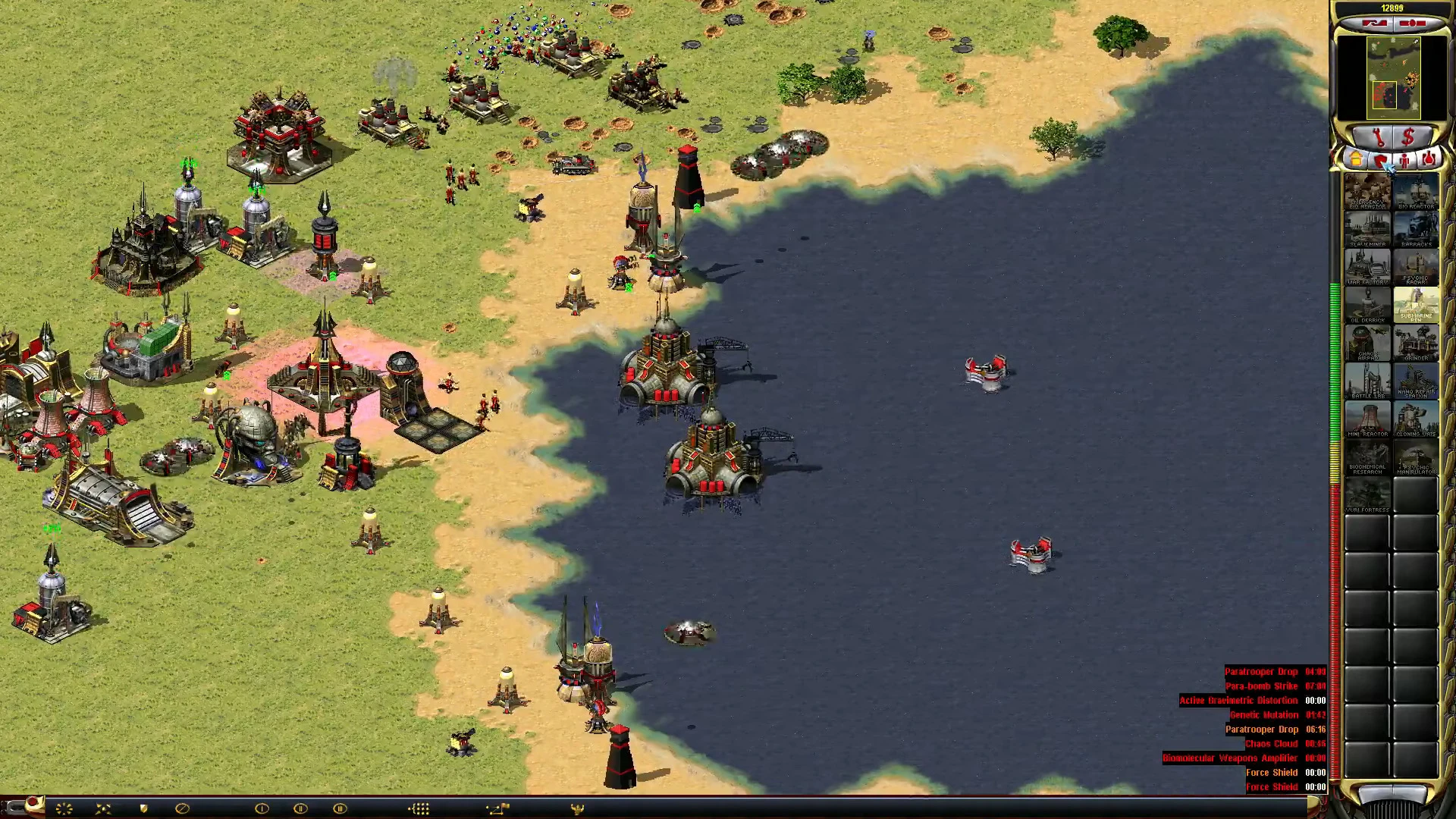Activate the repair wrench button

point(1379,138)
